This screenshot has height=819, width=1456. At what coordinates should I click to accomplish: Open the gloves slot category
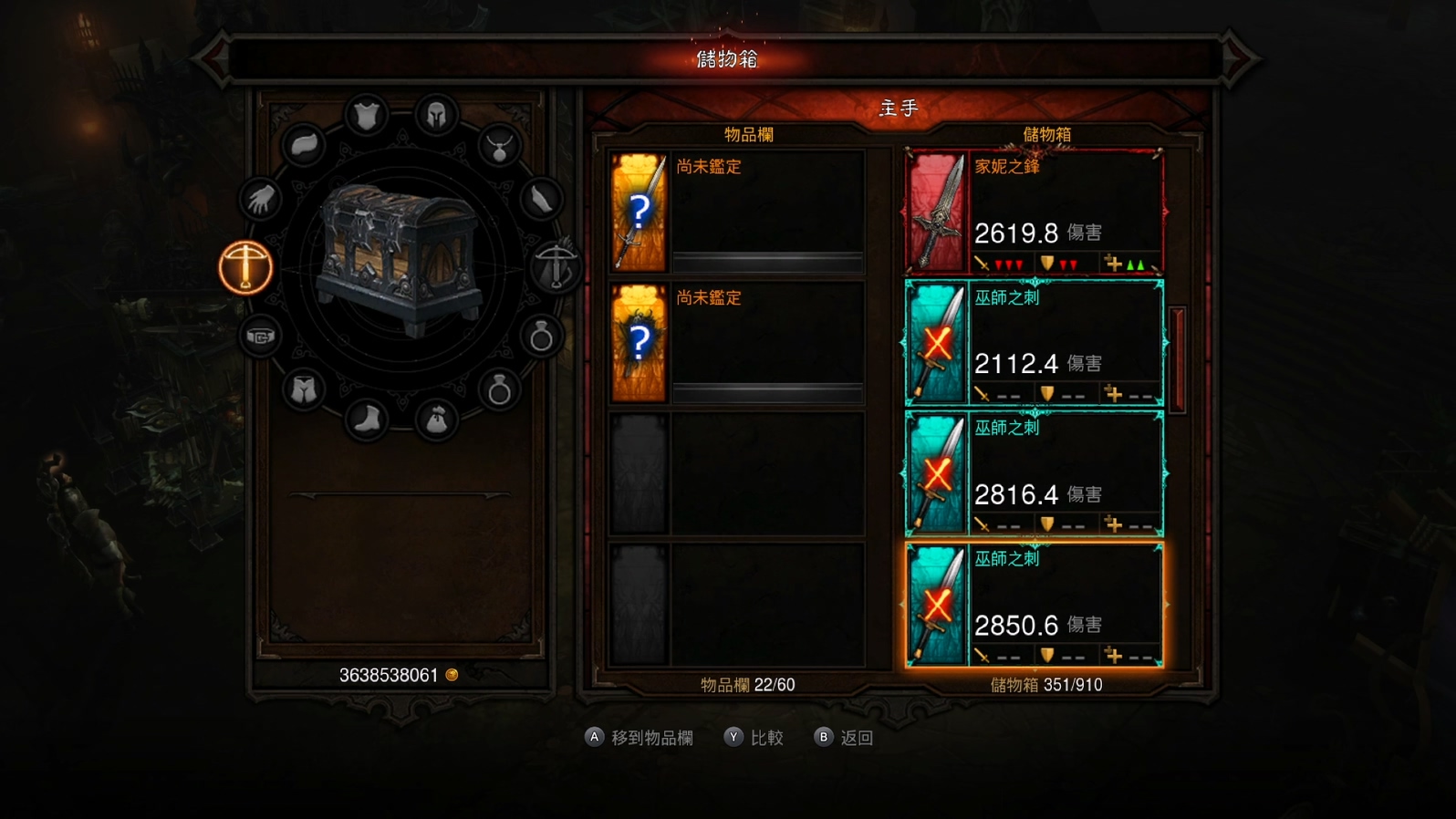(x=262, y=199)
